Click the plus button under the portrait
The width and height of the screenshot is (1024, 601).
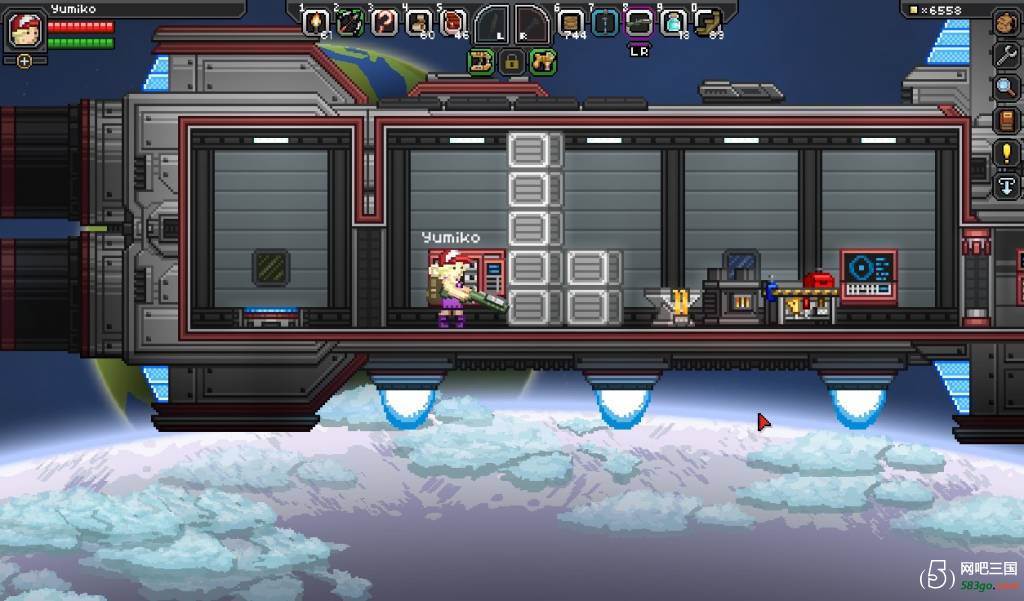point(24,61)
